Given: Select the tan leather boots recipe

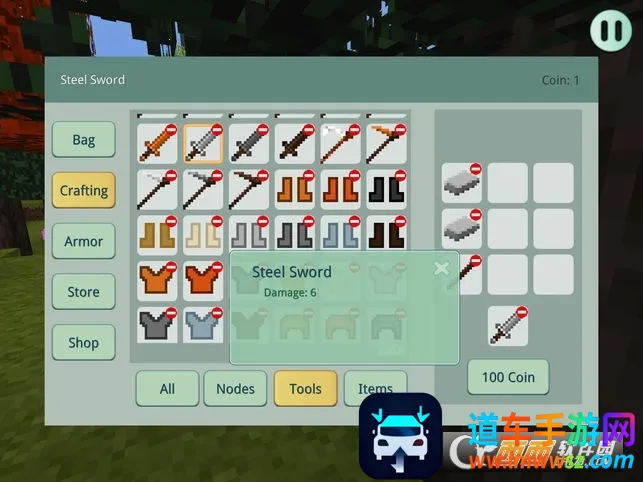Looking at the screenshot, I should [x=157, y=234].
